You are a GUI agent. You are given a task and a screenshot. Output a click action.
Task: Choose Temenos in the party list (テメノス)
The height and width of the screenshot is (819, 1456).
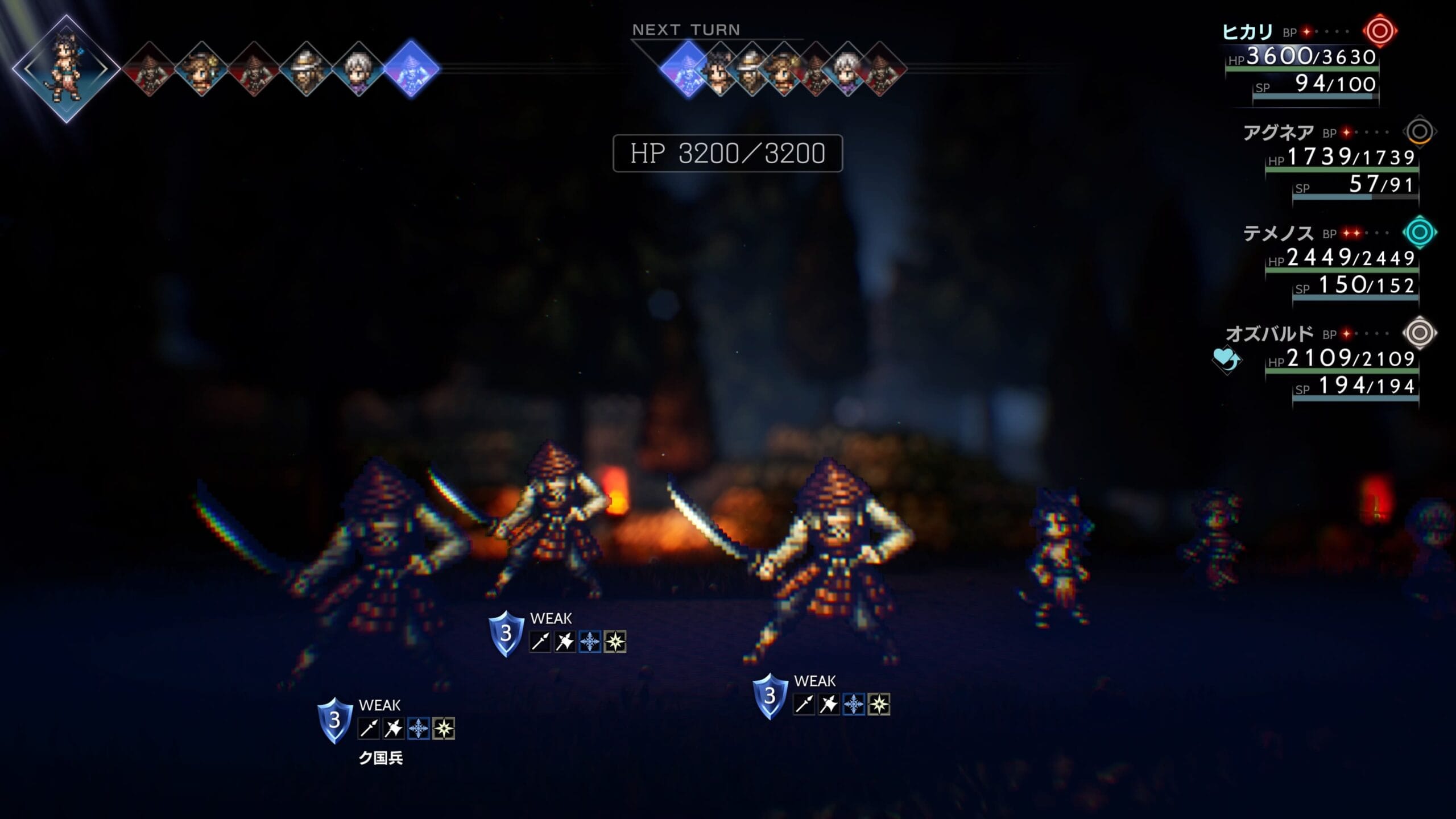coord(1277,233)
